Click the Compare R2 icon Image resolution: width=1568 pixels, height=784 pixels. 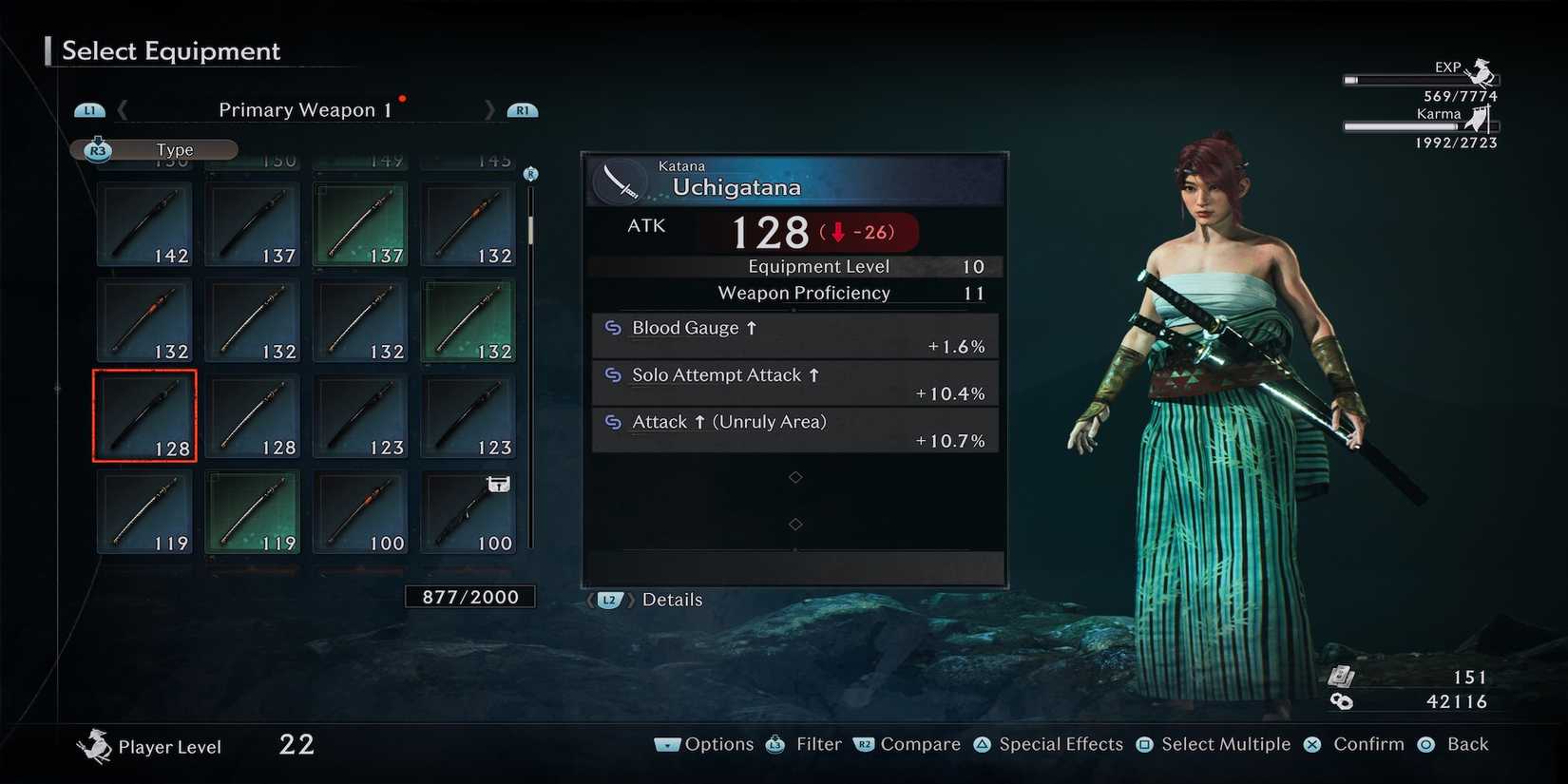pyautogui.click(x=865, y=744)
